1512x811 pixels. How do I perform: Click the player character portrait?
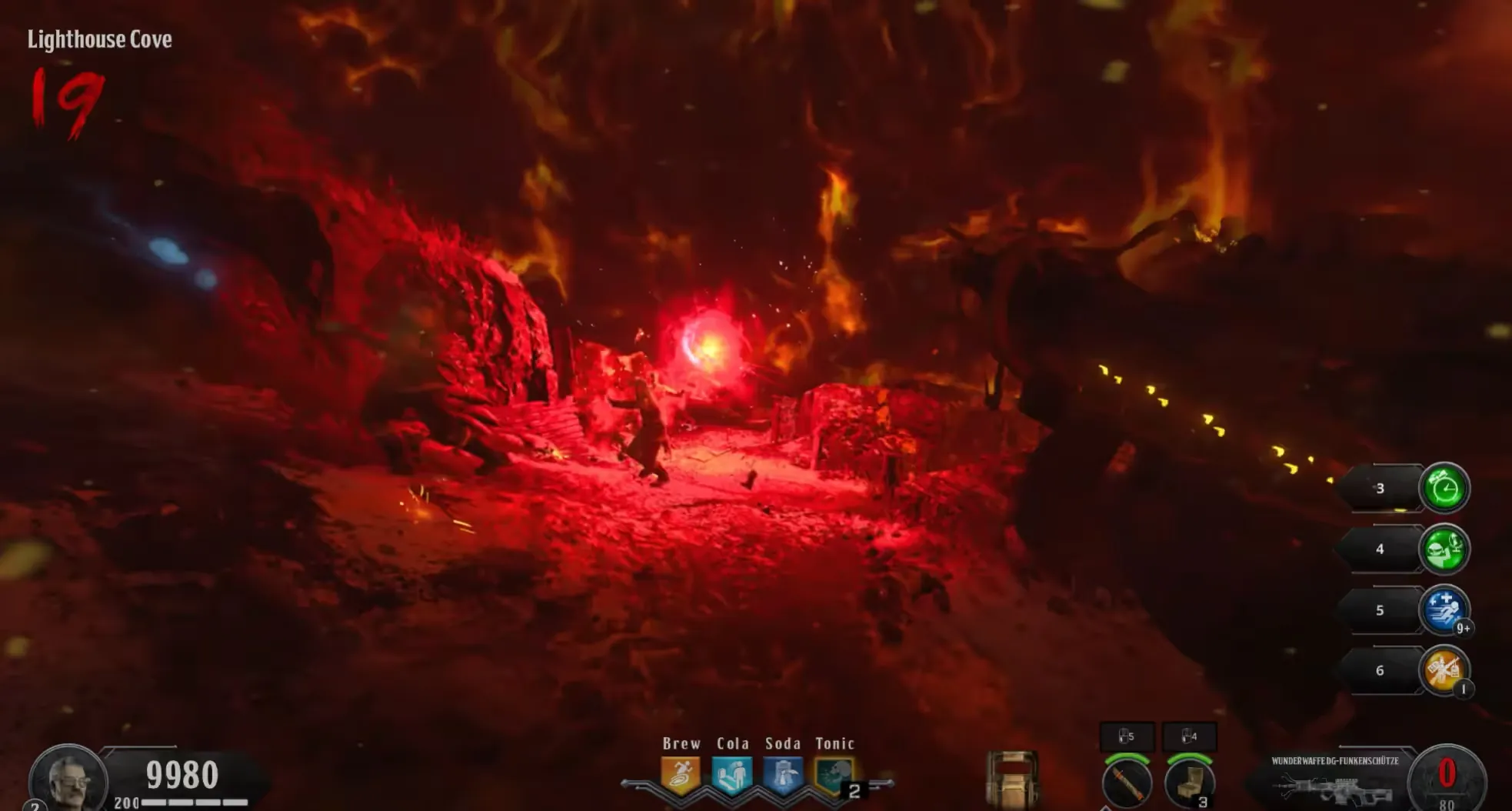pos(68,779)
